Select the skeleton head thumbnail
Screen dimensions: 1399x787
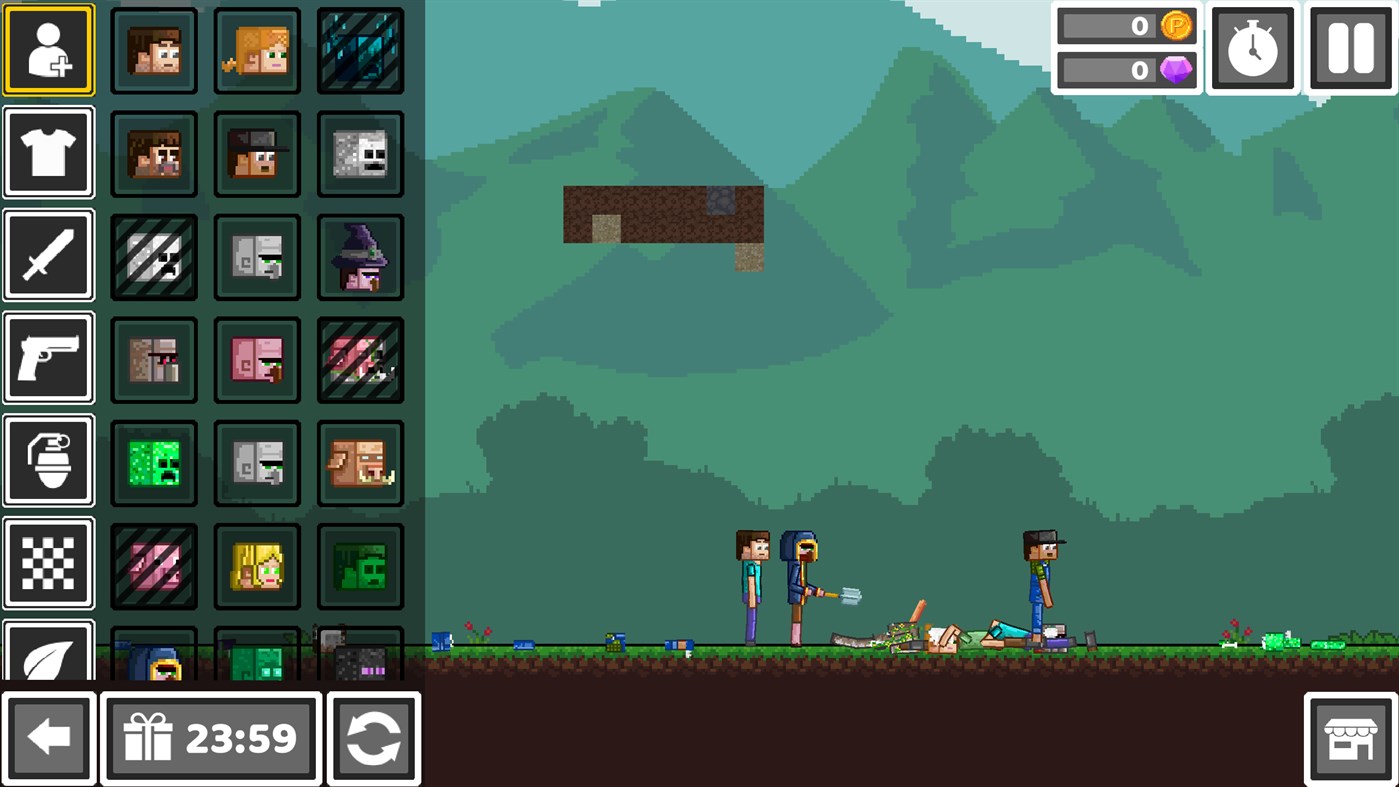coord(360,153)
